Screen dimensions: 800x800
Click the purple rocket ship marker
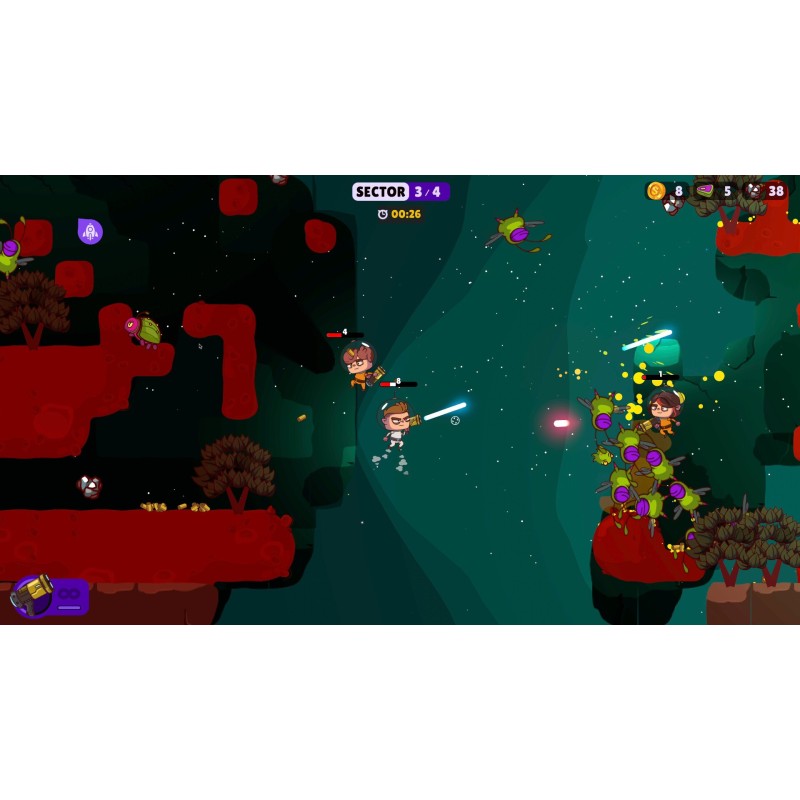pyautogui.click(x=90, y=231)
